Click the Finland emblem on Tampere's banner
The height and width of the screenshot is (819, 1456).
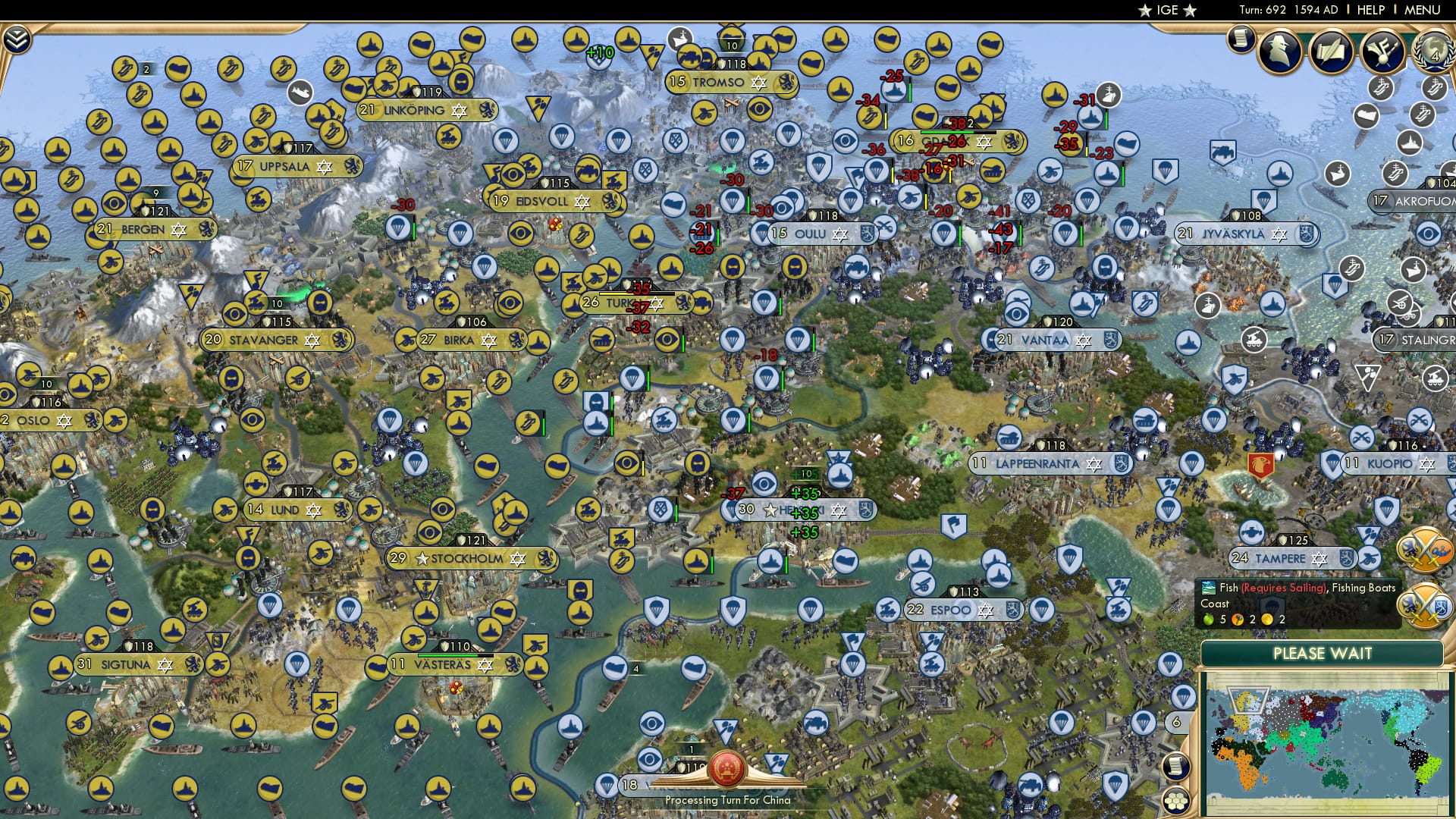[1346, 557]
